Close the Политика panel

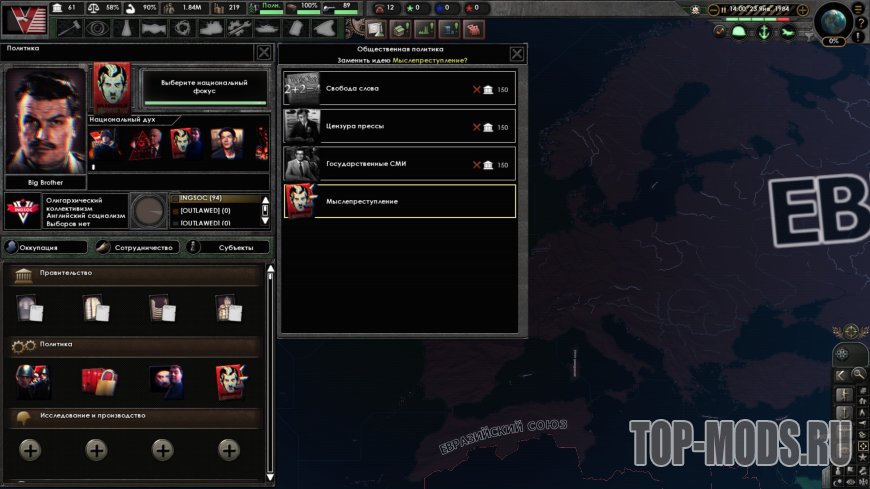(263, 53)
